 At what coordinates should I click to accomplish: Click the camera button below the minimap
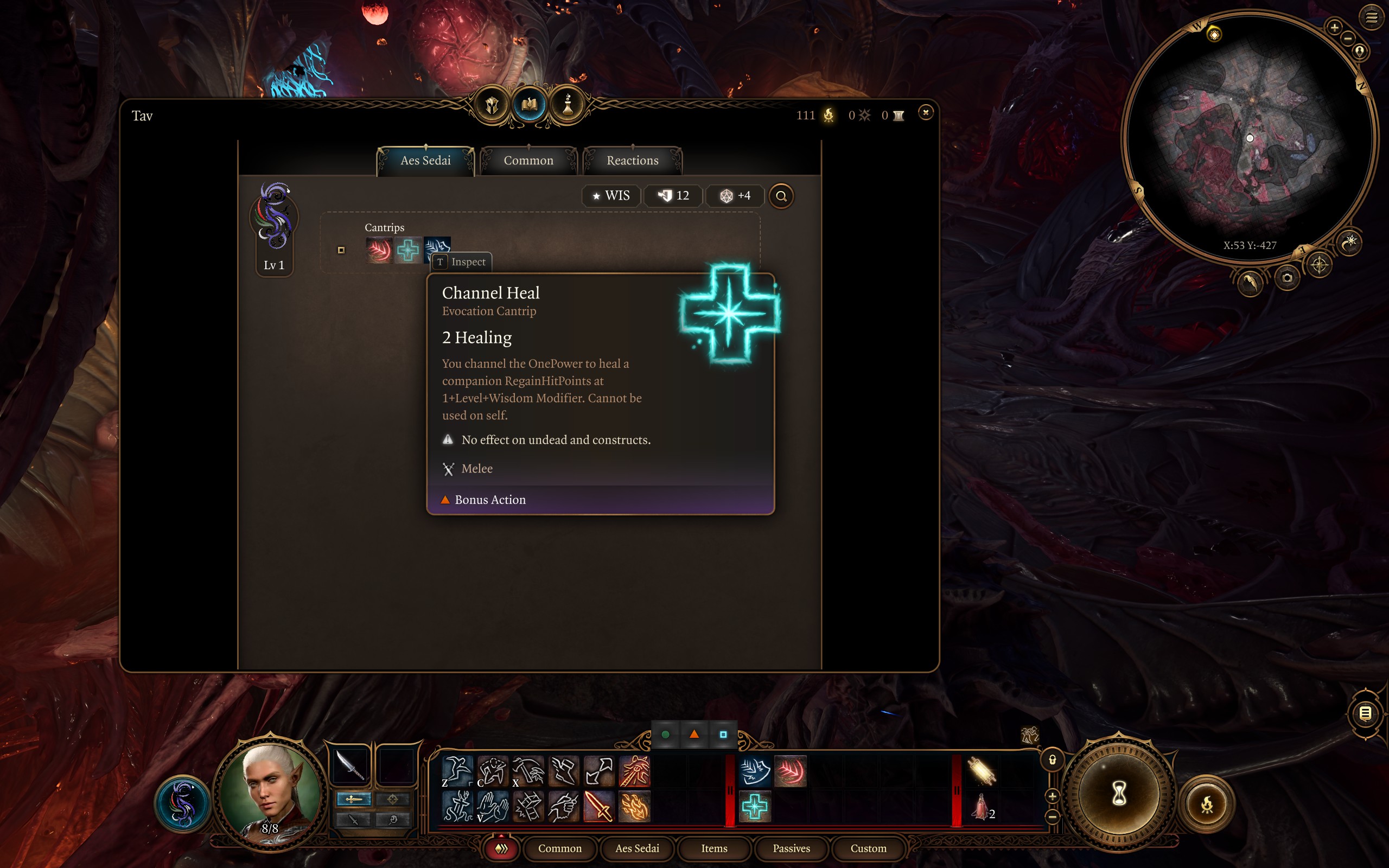coord(1287,278)
